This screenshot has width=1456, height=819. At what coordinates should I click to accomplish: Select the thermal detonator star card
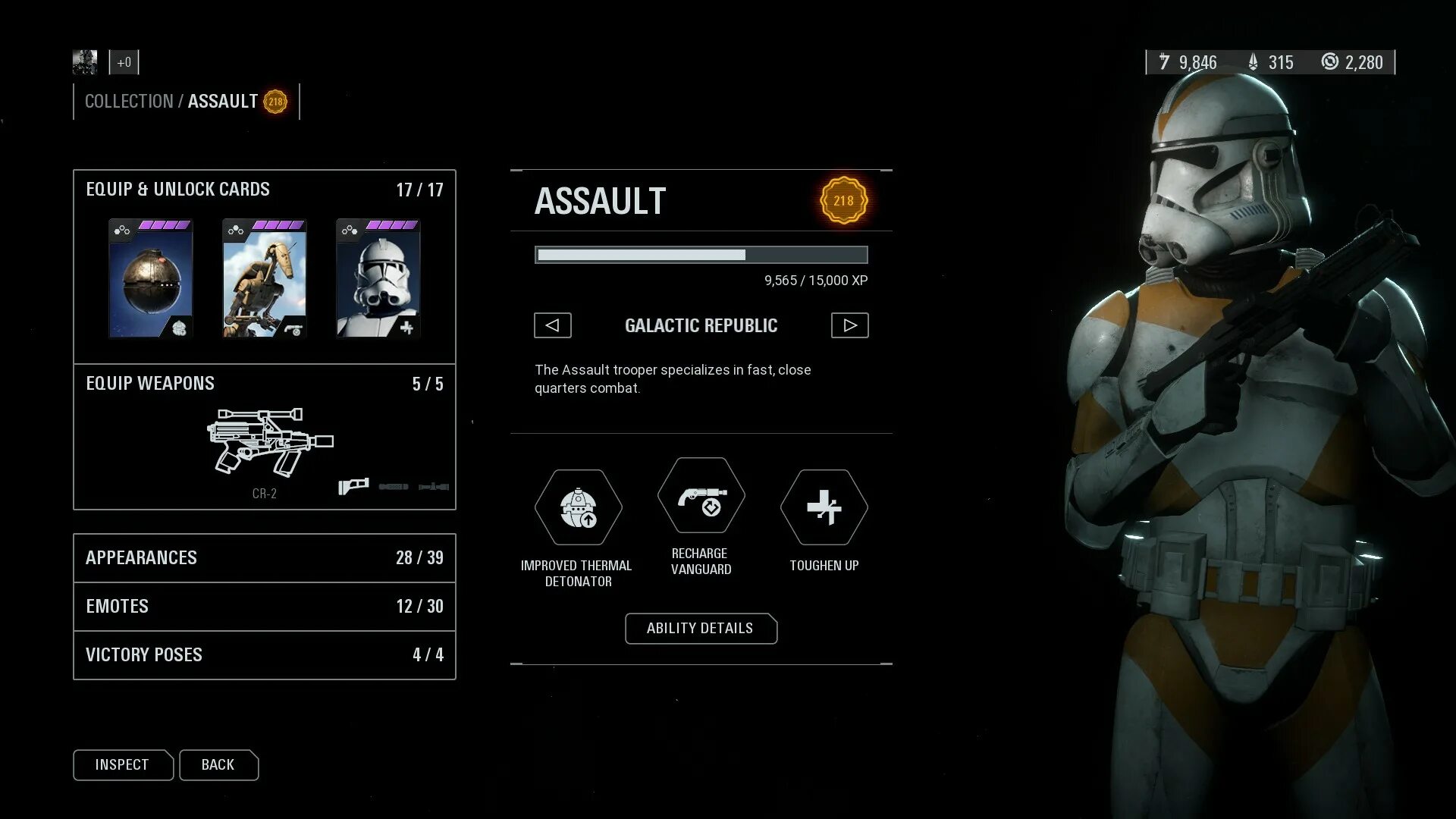click(x=151, y=278)
